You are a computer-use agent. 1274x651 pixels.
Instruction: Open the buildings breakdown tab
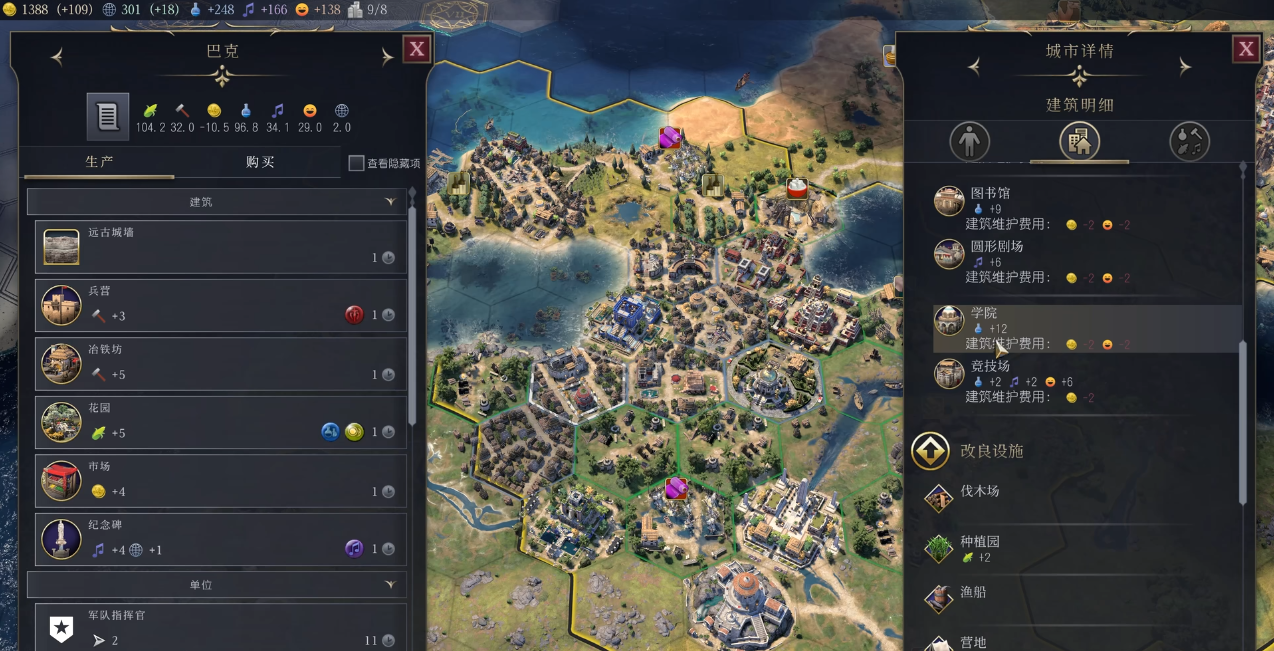[x=1079, y=142]
